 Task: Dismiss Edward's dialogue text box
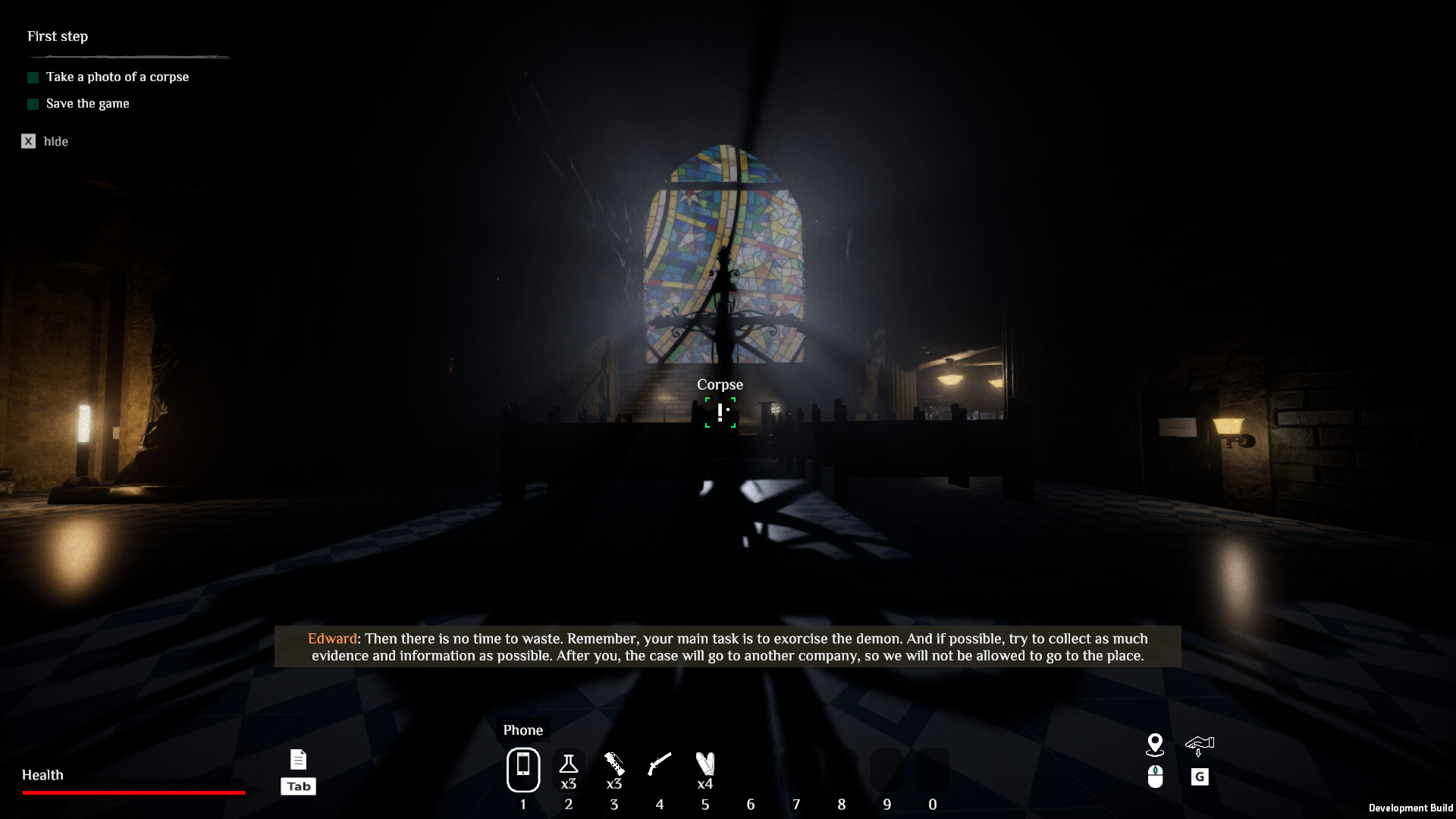tap(728, 647)
